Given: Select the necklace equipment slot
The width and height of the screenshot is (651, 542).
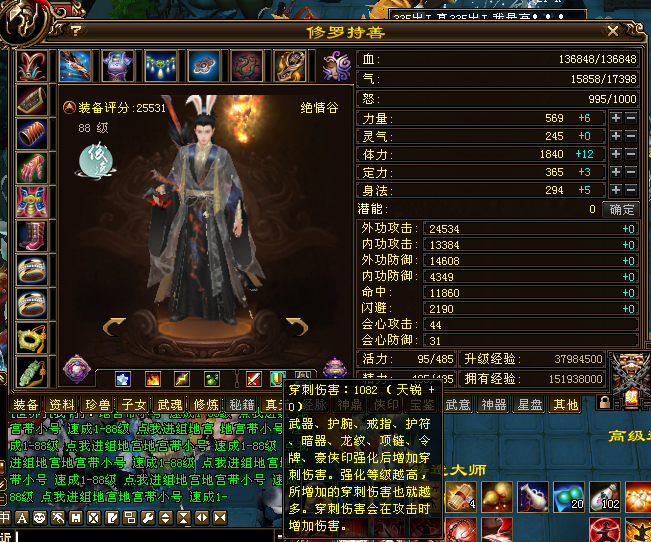Looking at the screenshot, I should click(x=161, y=65).
